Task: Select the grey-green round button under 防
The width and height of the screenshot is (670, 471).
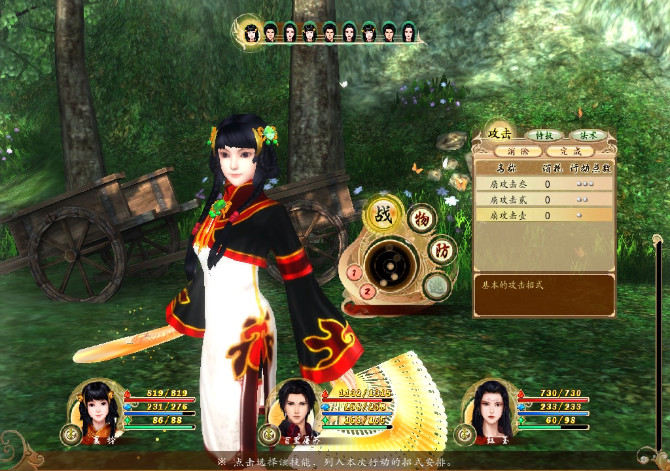Action: click(435, 286)
